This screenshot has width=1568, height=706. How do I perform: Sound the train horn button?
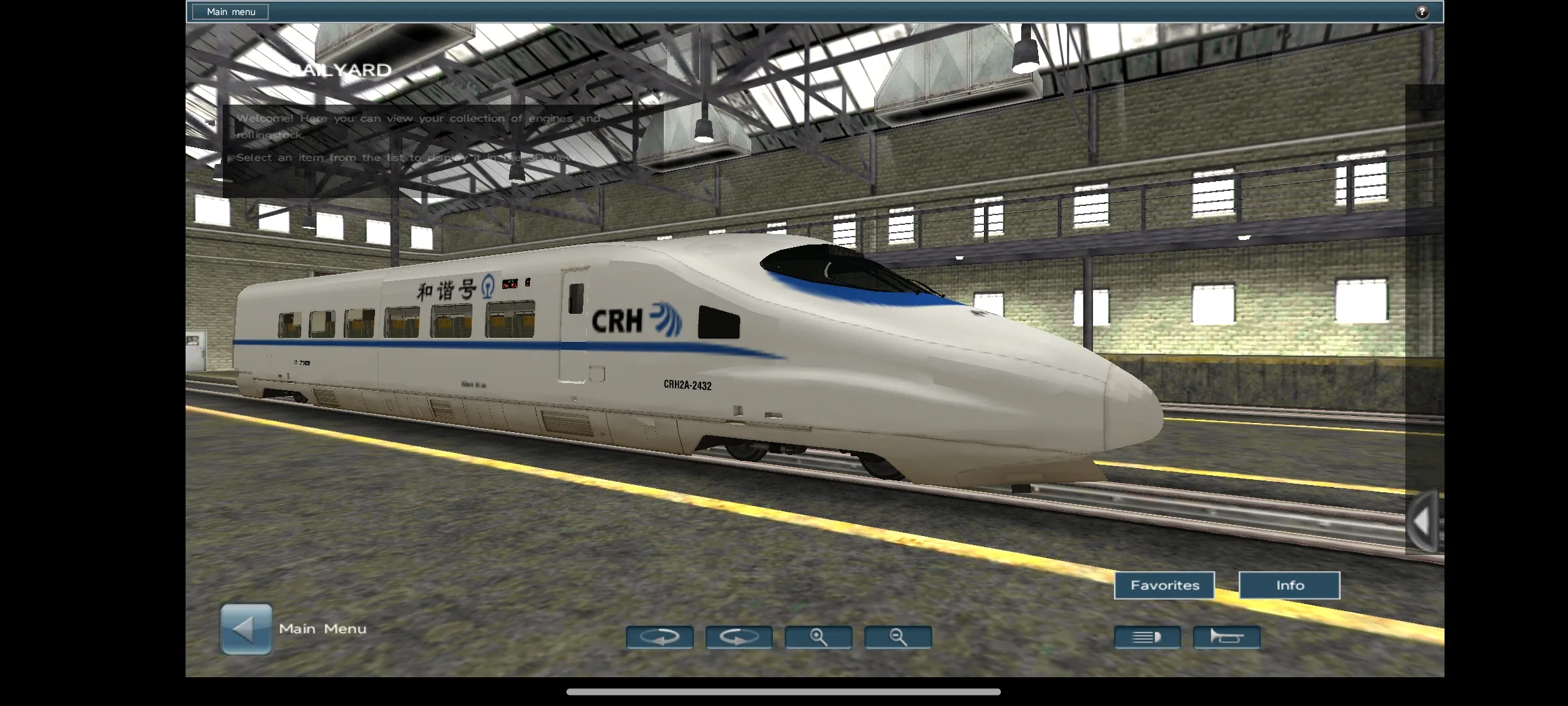[x=1227, y=637]
